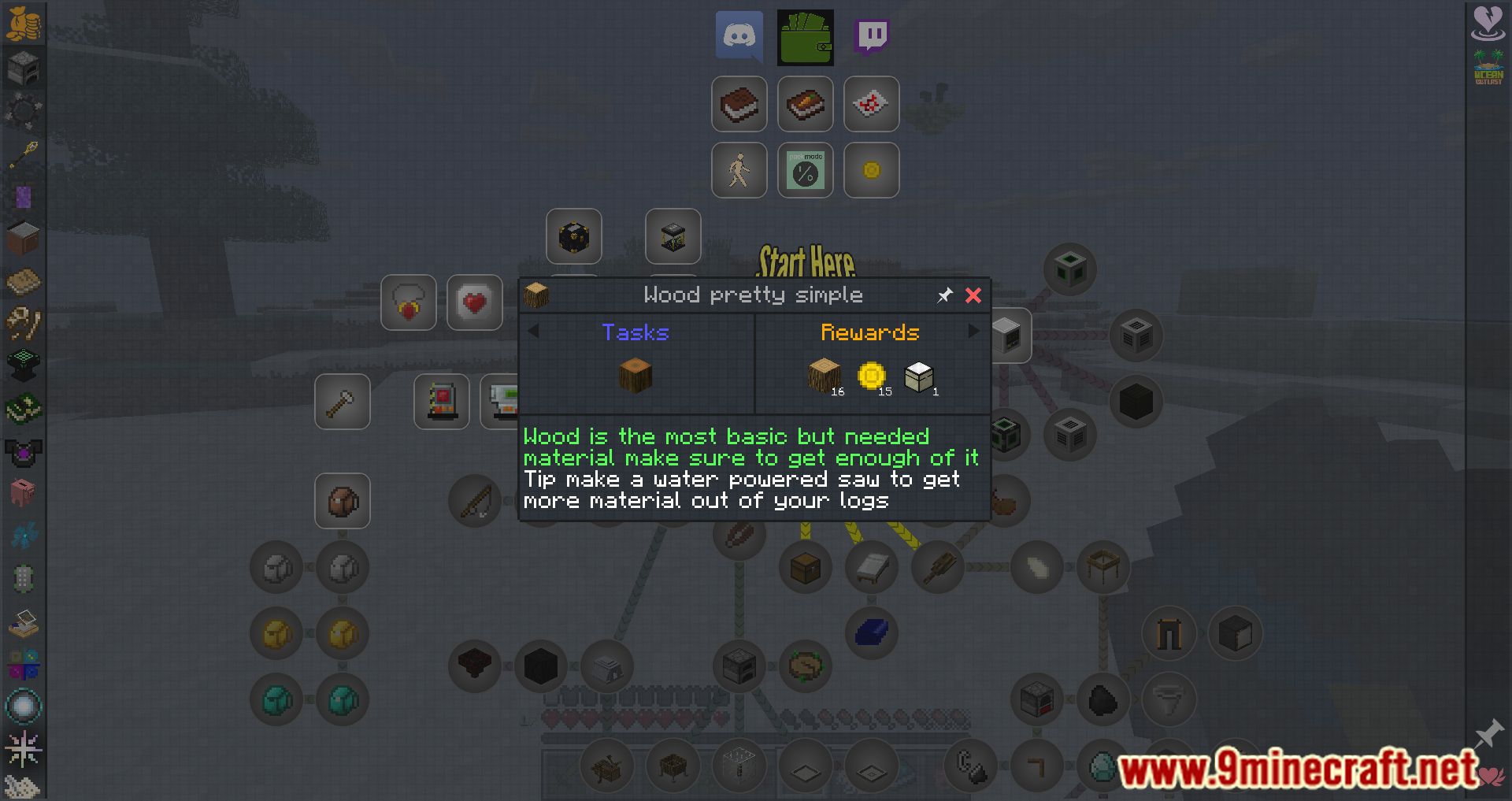
Task: Click the Rewards header in the quest popup
Action: click(869, 332)
